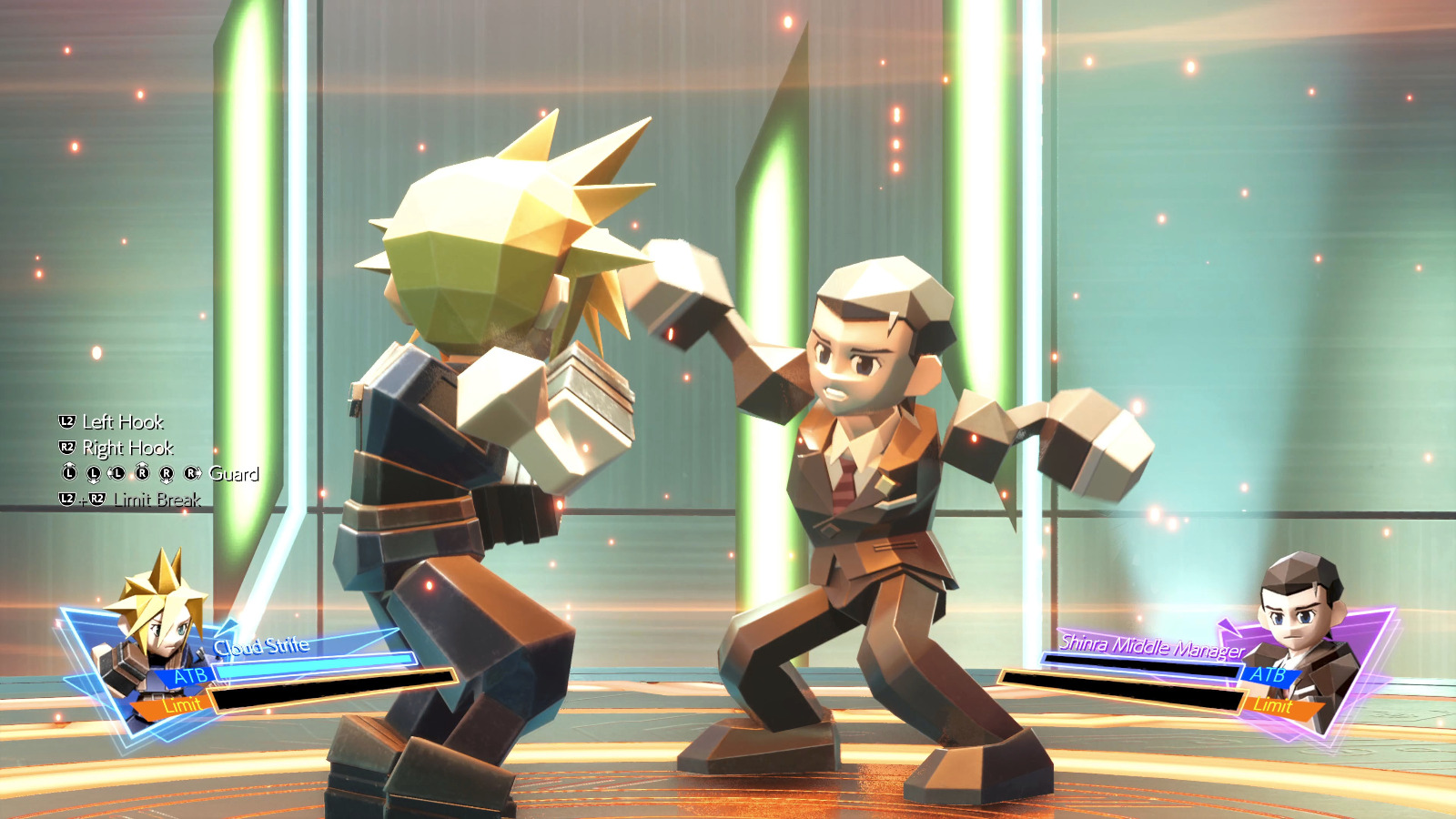
Task: Click the Guard command text
Action: [235, 474]
